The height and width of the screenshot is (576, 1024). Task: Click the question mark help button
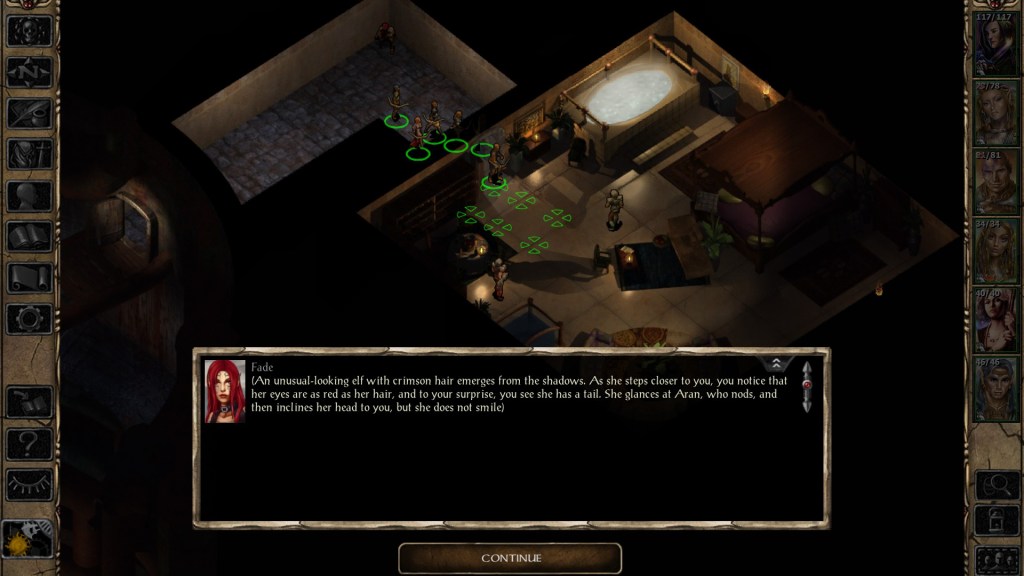coord(29,443)
